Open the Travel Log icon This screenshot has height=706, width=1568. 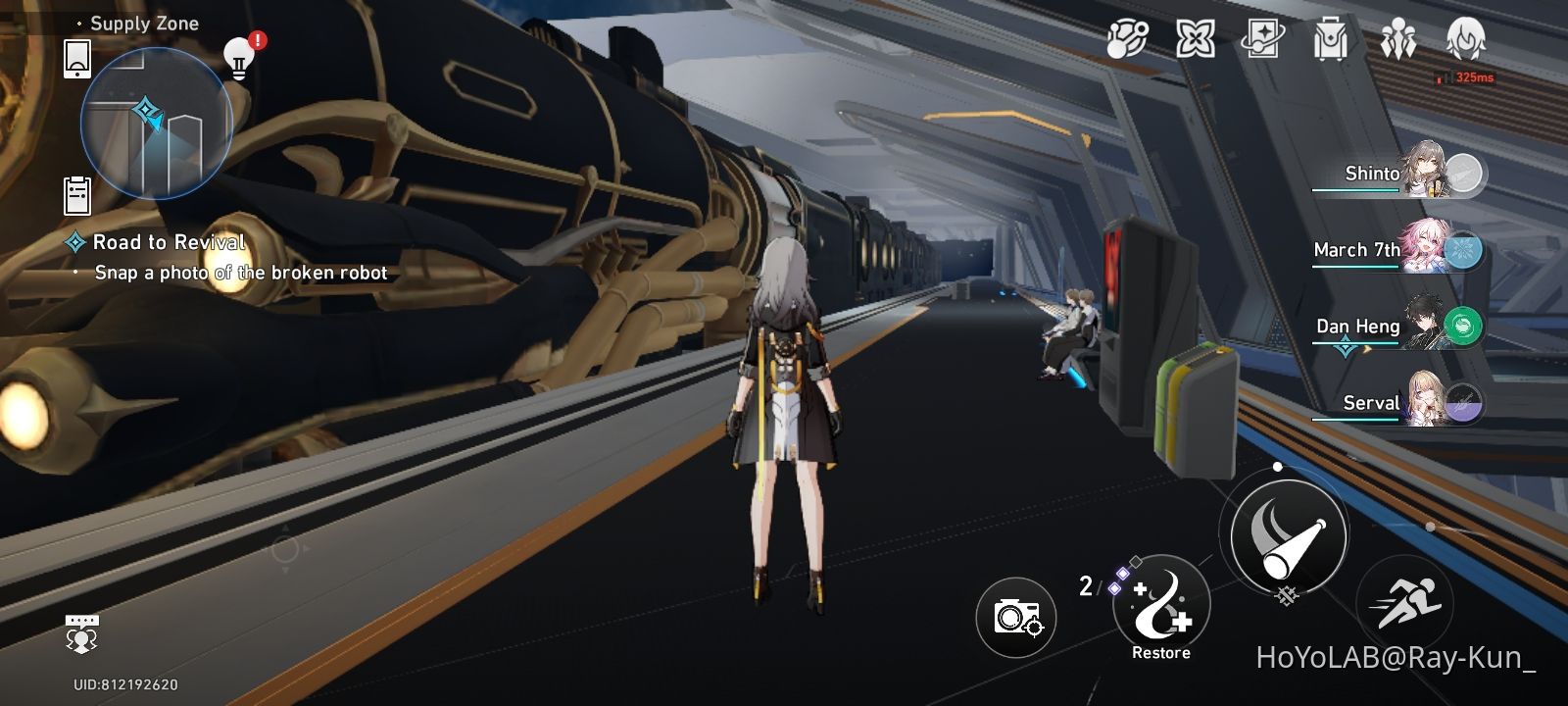click(1264, 41)
